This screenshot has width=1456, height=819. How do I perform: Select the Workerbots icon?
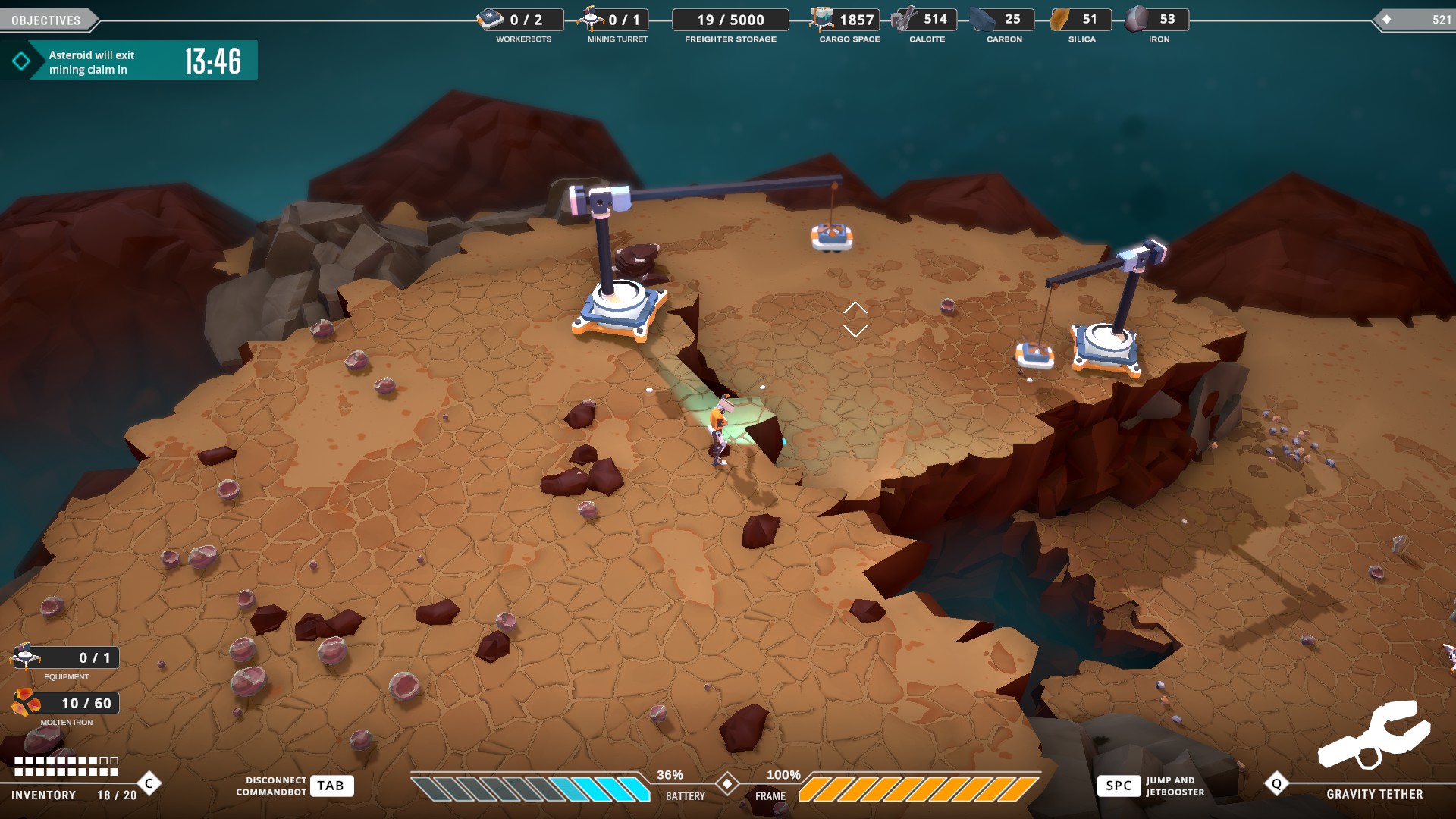490,19
